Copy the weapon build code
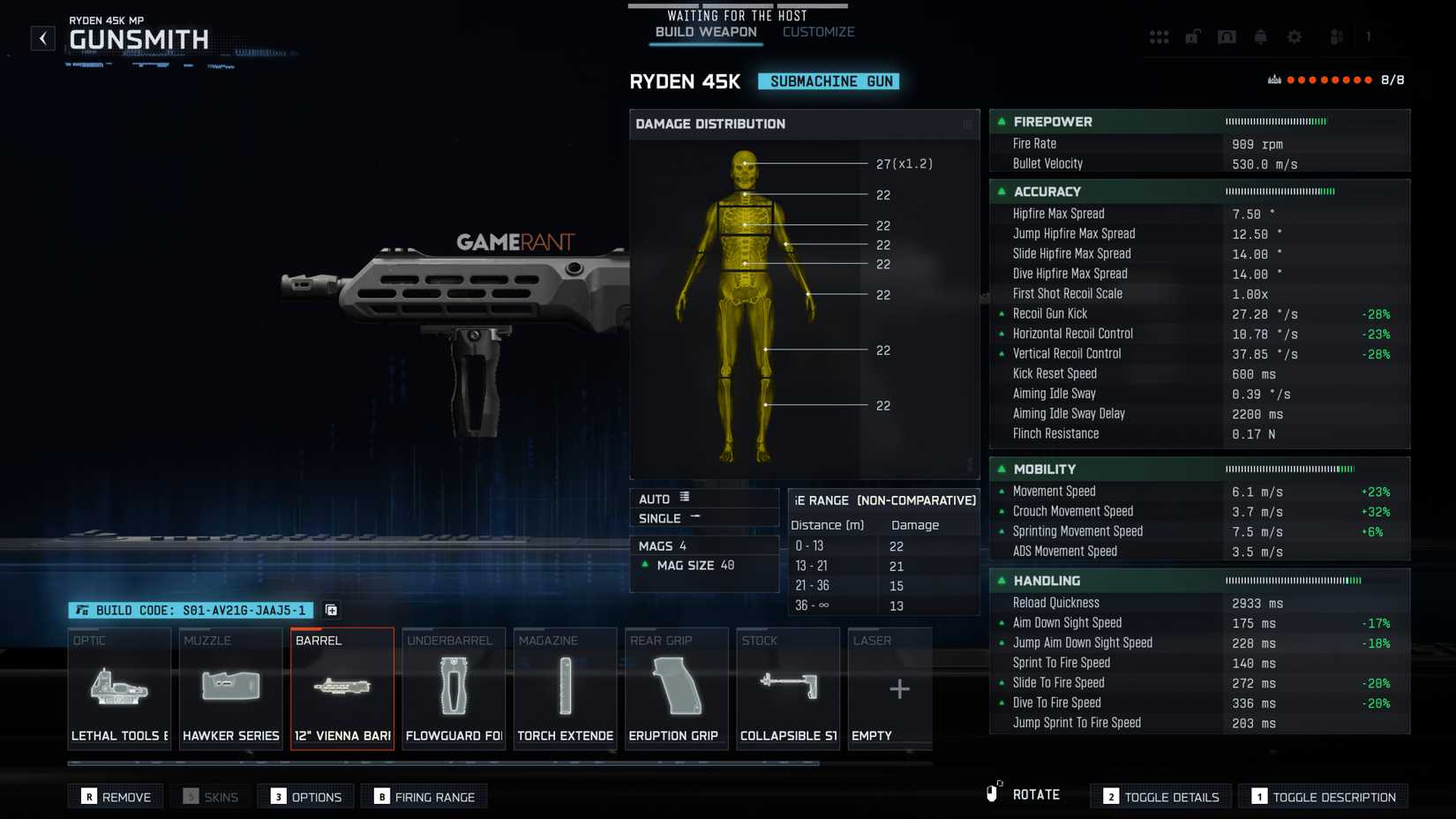 331,610
